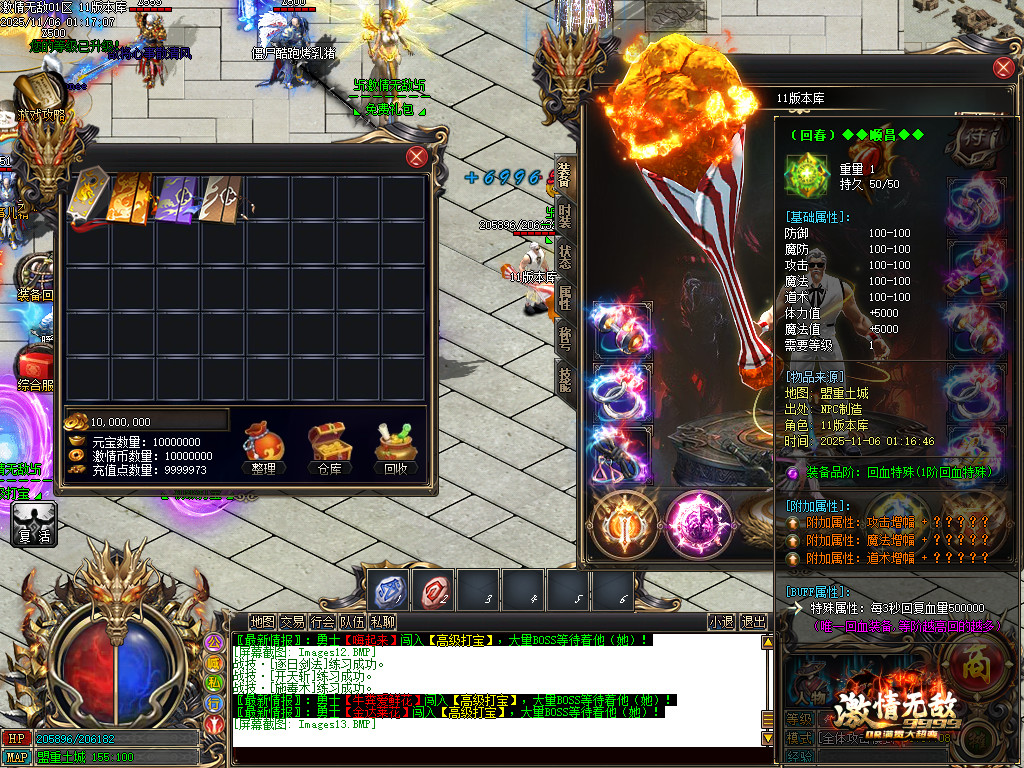Image resolution: width=1024 pixels, height=768 pixels.
Task: Switch to the 状态 status tab
Action: tap(565, 256)
